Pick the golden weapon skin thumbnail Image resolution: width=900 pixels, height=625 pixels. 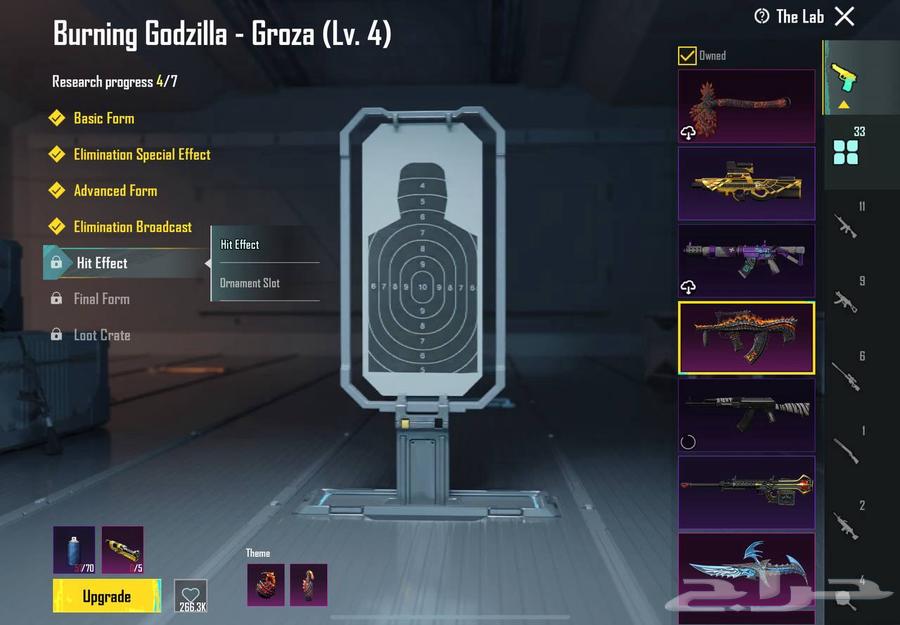(x=746, y=183)
